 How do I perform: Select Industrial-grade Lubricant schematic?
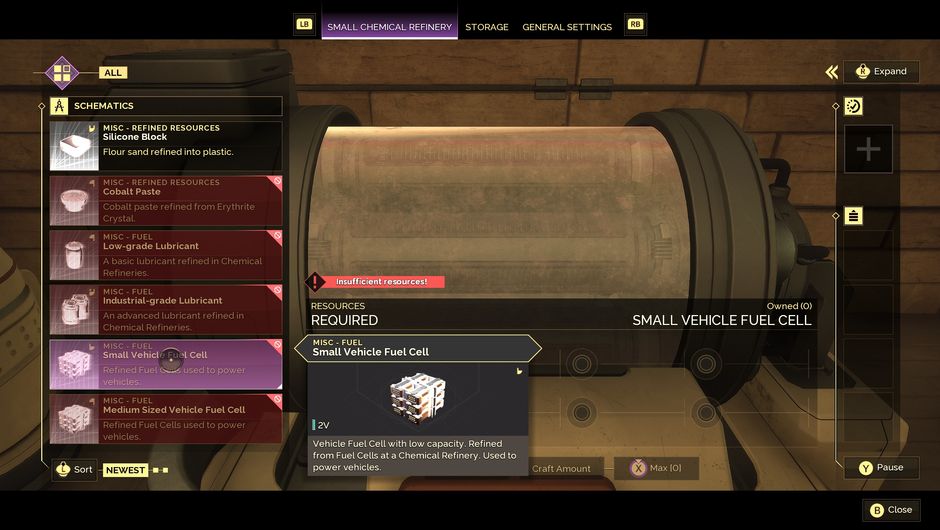click(x=166, y=309)
